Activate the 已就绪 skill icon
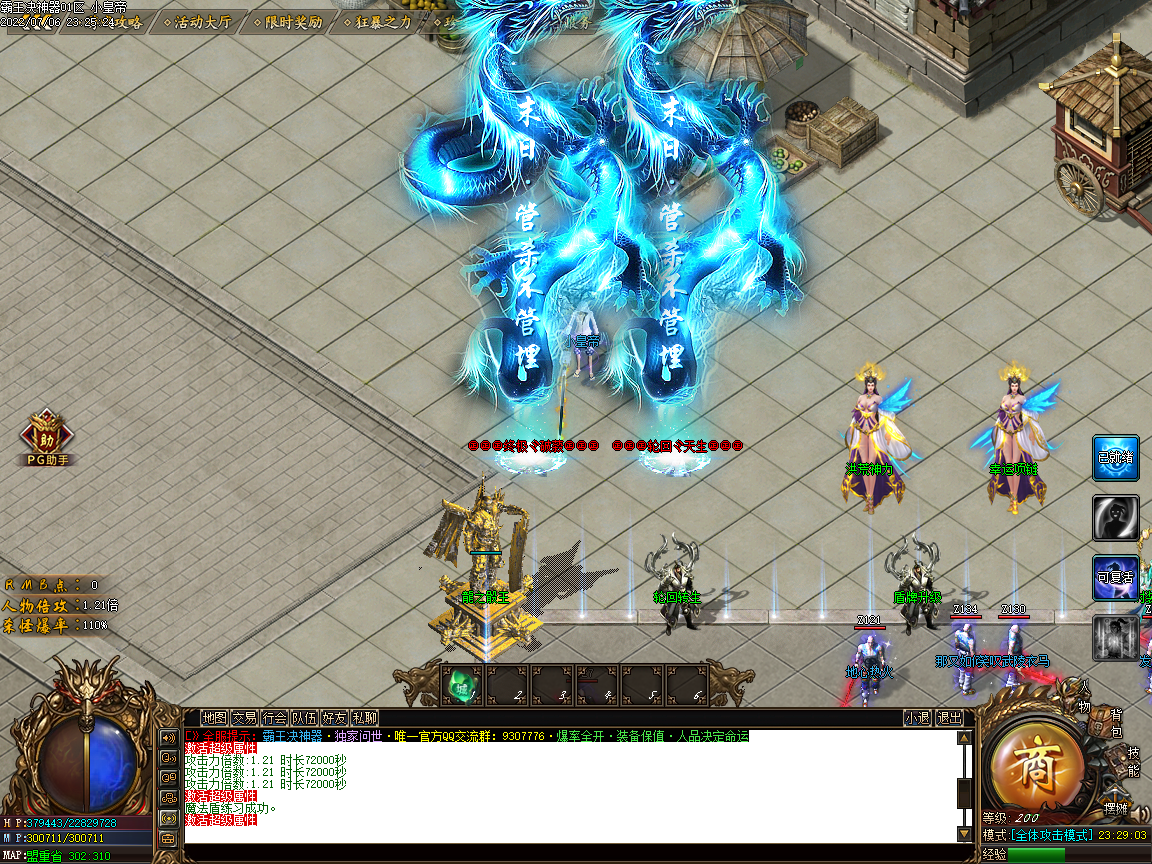 pyautogui.click(x=1115, y=458)
